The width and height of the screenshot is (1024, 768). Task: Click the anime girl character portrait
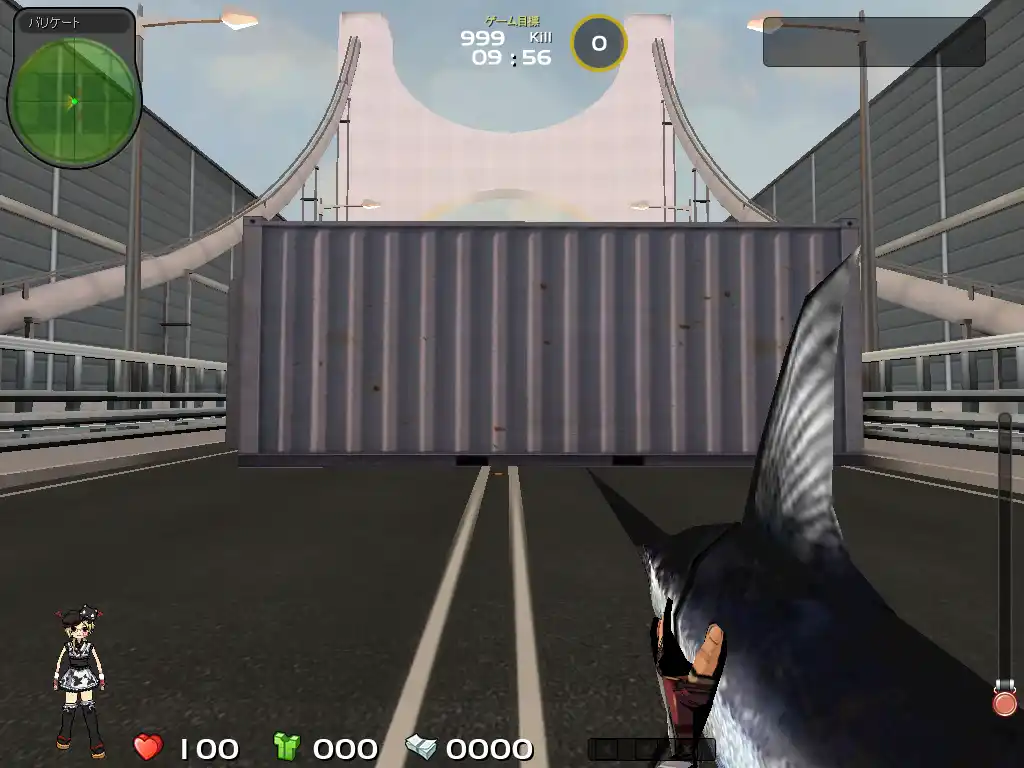click(80, 680)
